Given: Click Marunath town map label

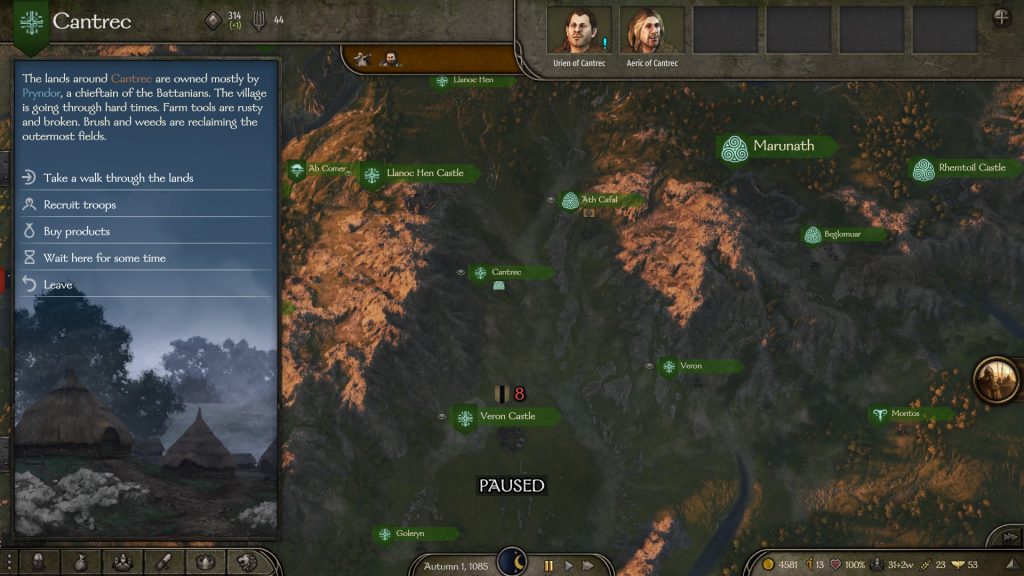Looking at the screenshot, I should tap(783, 146).
